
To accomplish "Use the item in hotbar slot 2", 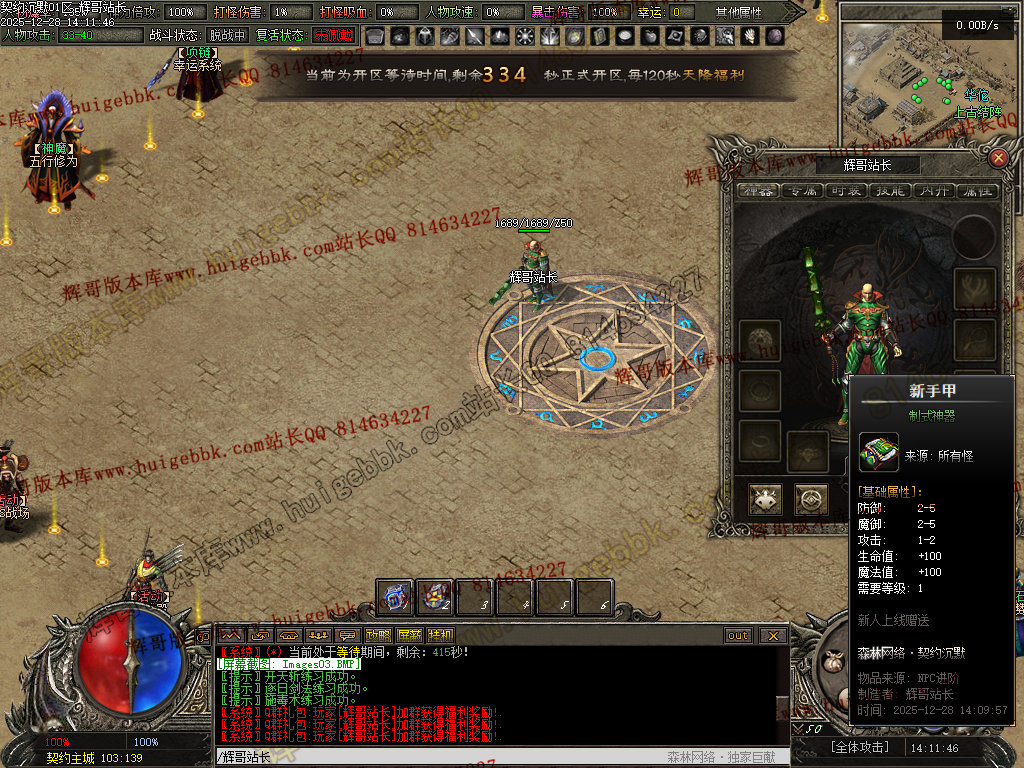I will coord(435,598).
